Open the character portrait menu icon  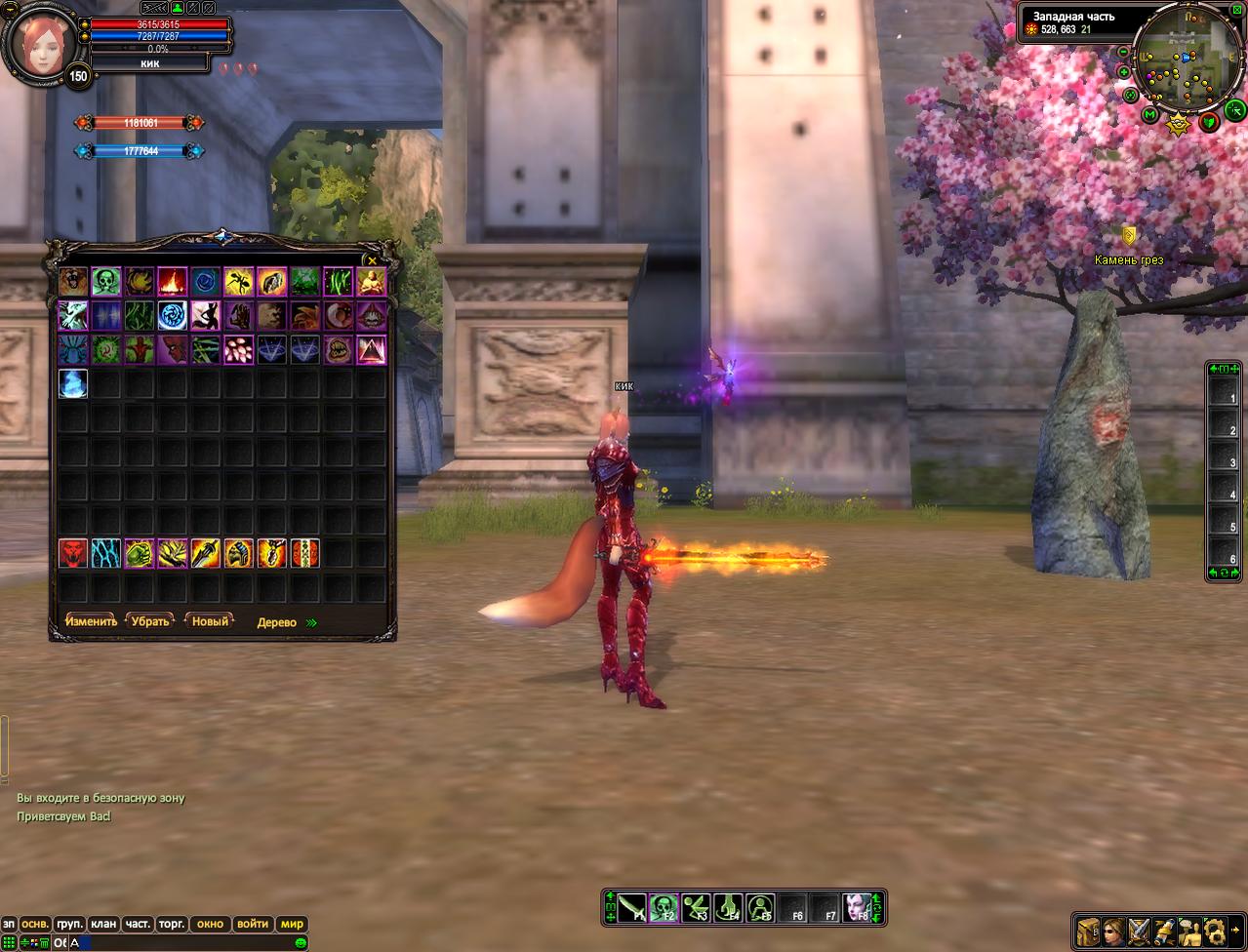[x=1113, y=931]
